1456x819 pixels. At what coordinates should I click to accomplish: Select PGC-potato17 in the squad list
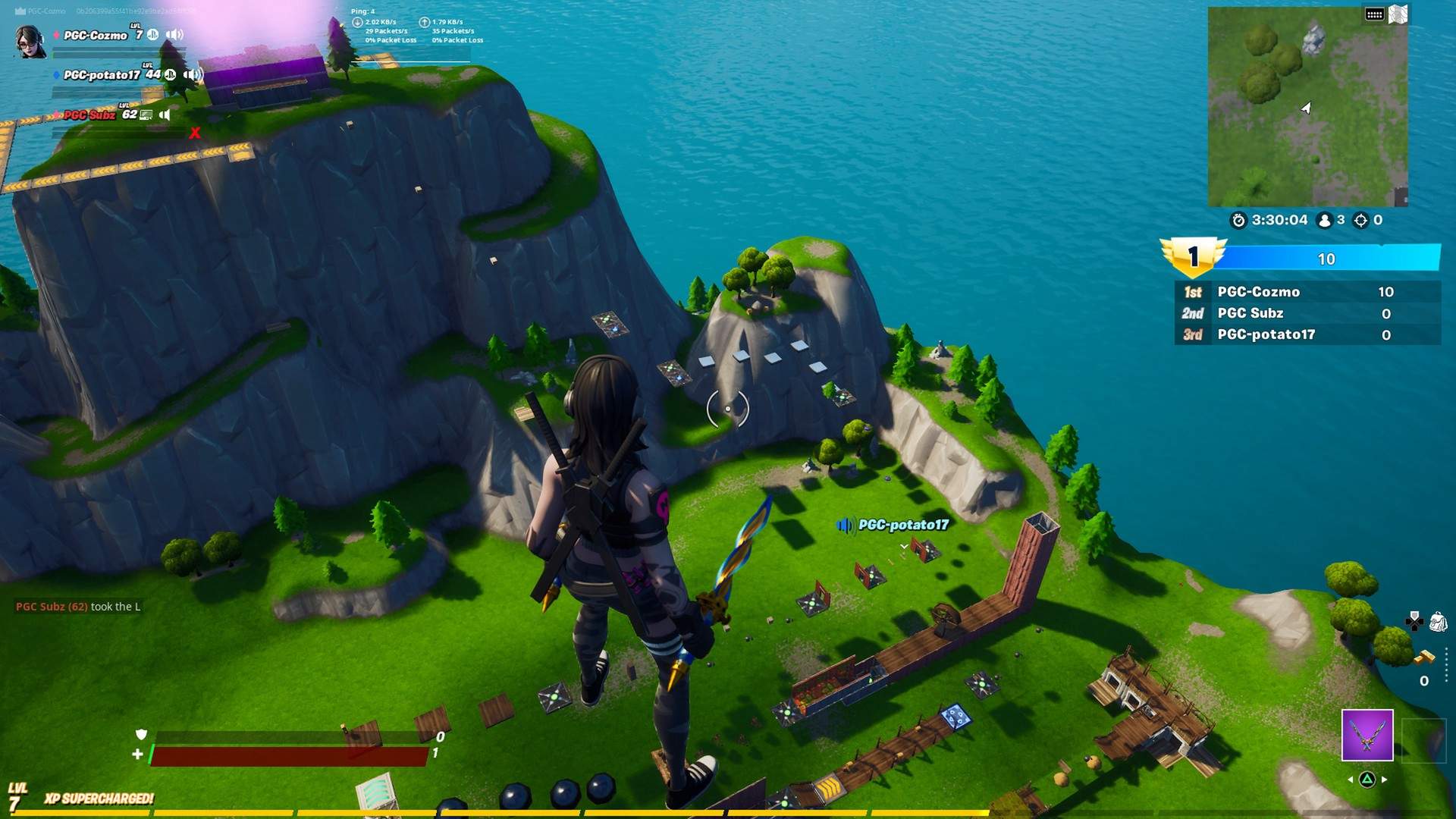click(x=102, y=75)
